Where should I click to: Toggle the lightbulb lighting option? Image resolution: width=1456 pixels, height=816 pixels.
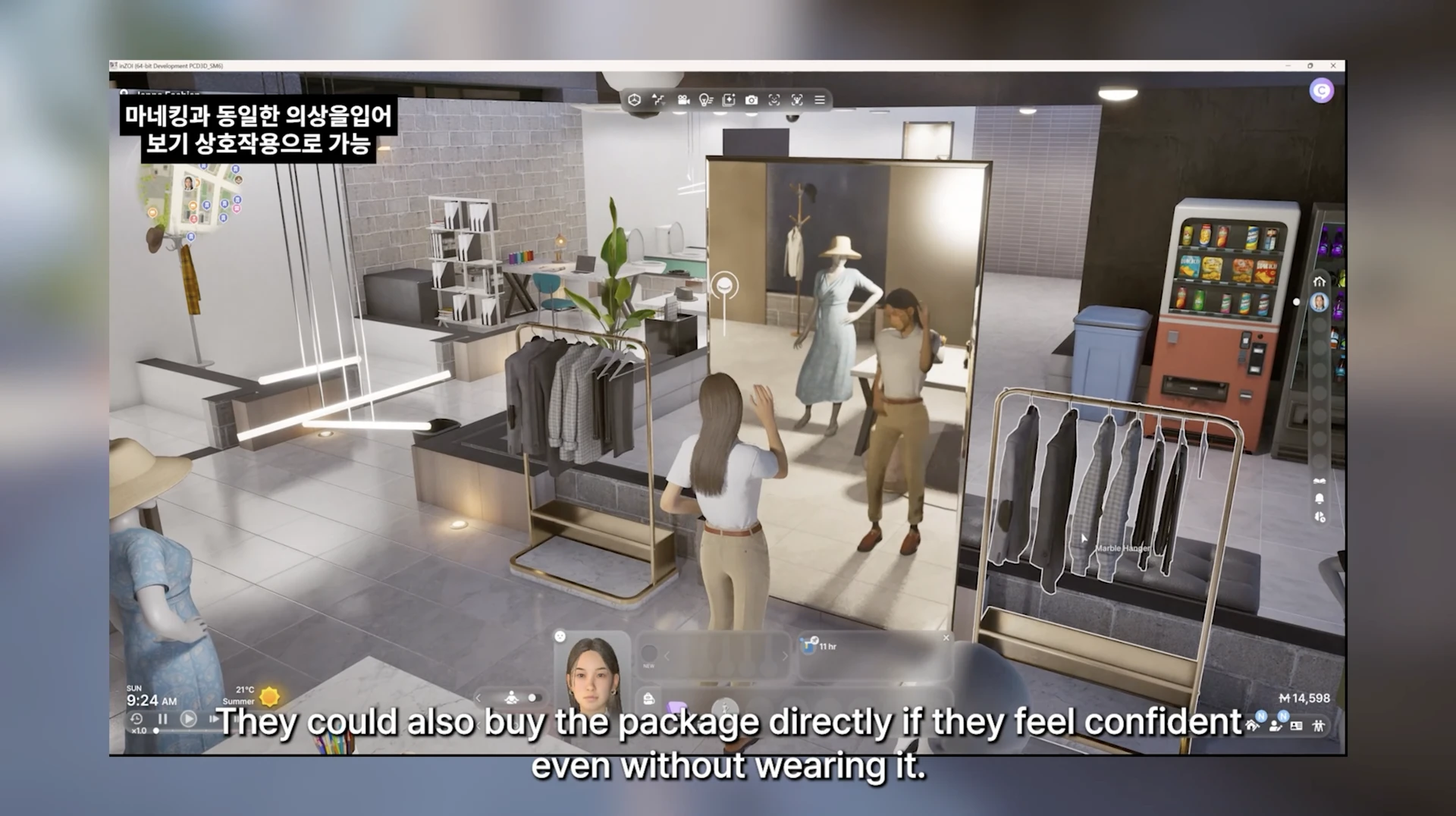pyautogui.click(x=705, y=100)
